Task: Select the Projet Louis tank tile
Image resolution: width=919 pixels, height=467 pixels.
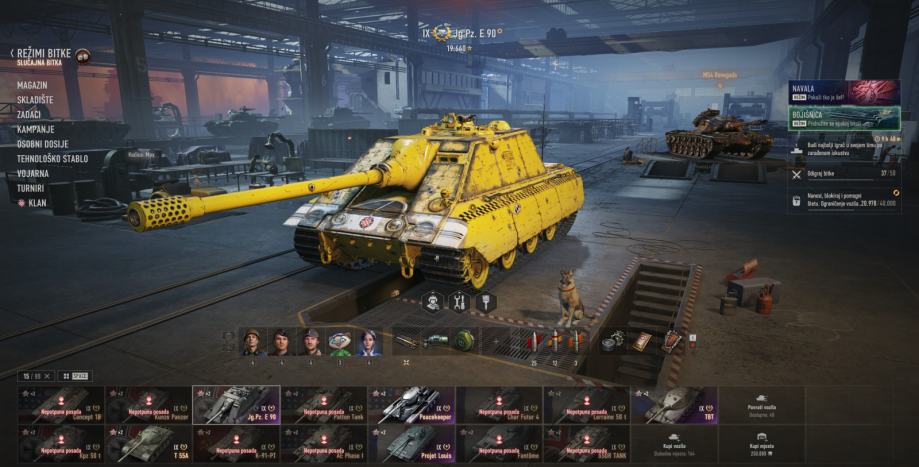Action: pos(411,443)
